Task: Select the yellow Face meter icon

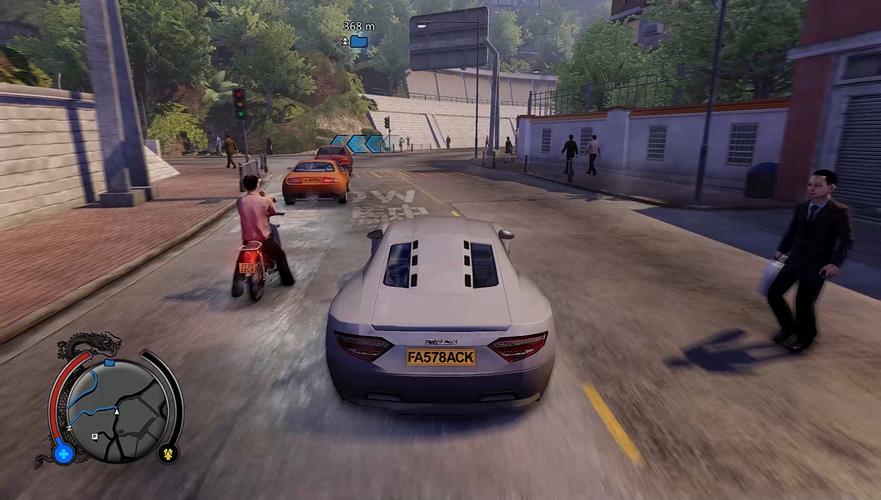Action: pos(167,452)
